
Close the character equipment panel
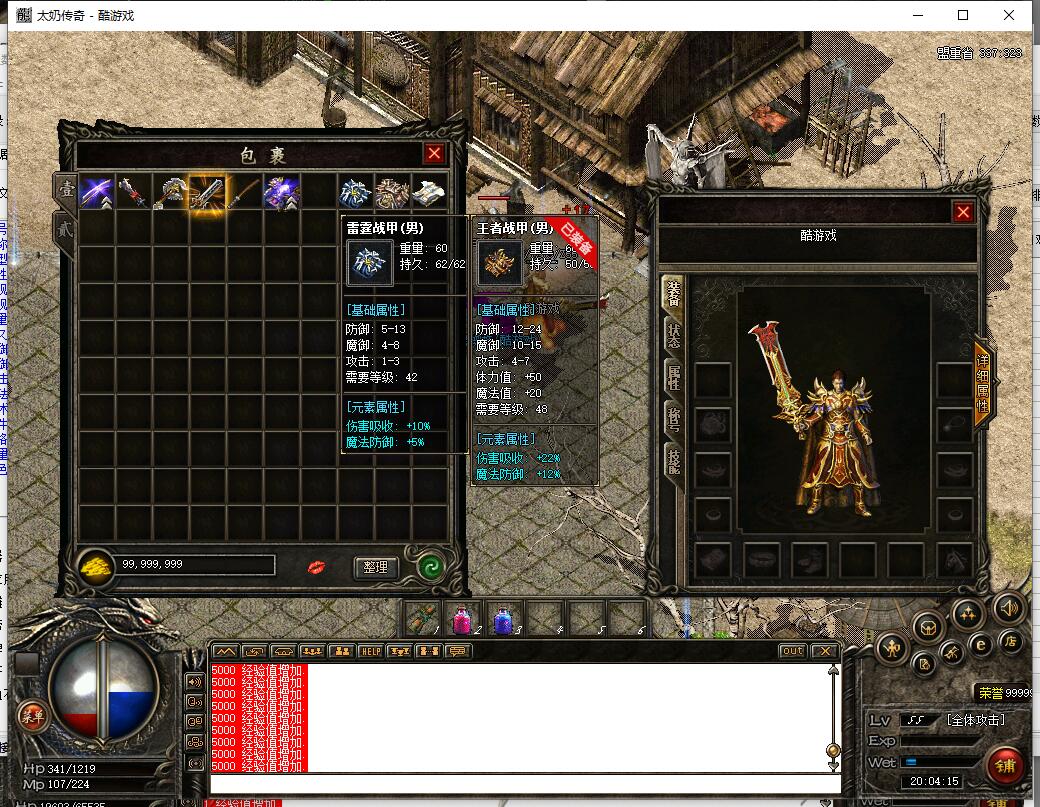click(963, 212)
